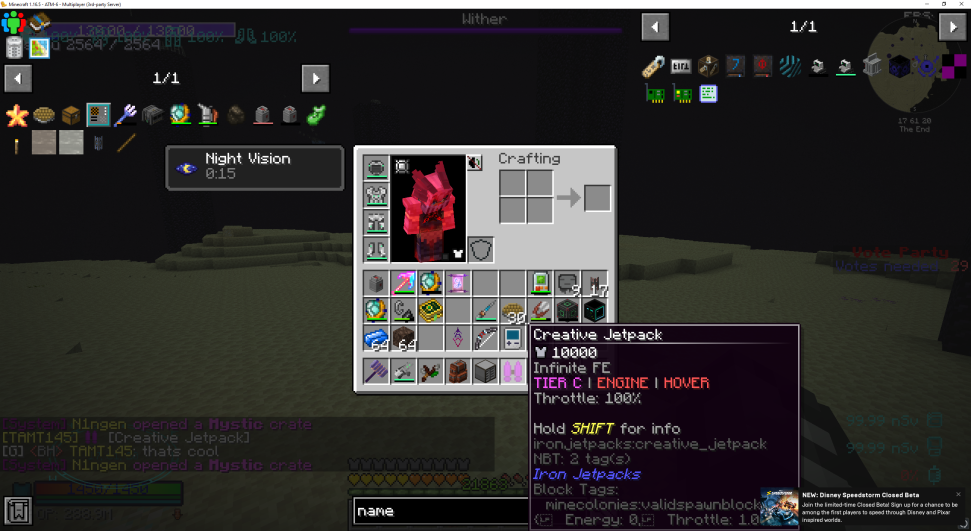This screenshot has height=531, width=971.
Task: Go to next page of left item panel
Action: [x=315, y=78]
